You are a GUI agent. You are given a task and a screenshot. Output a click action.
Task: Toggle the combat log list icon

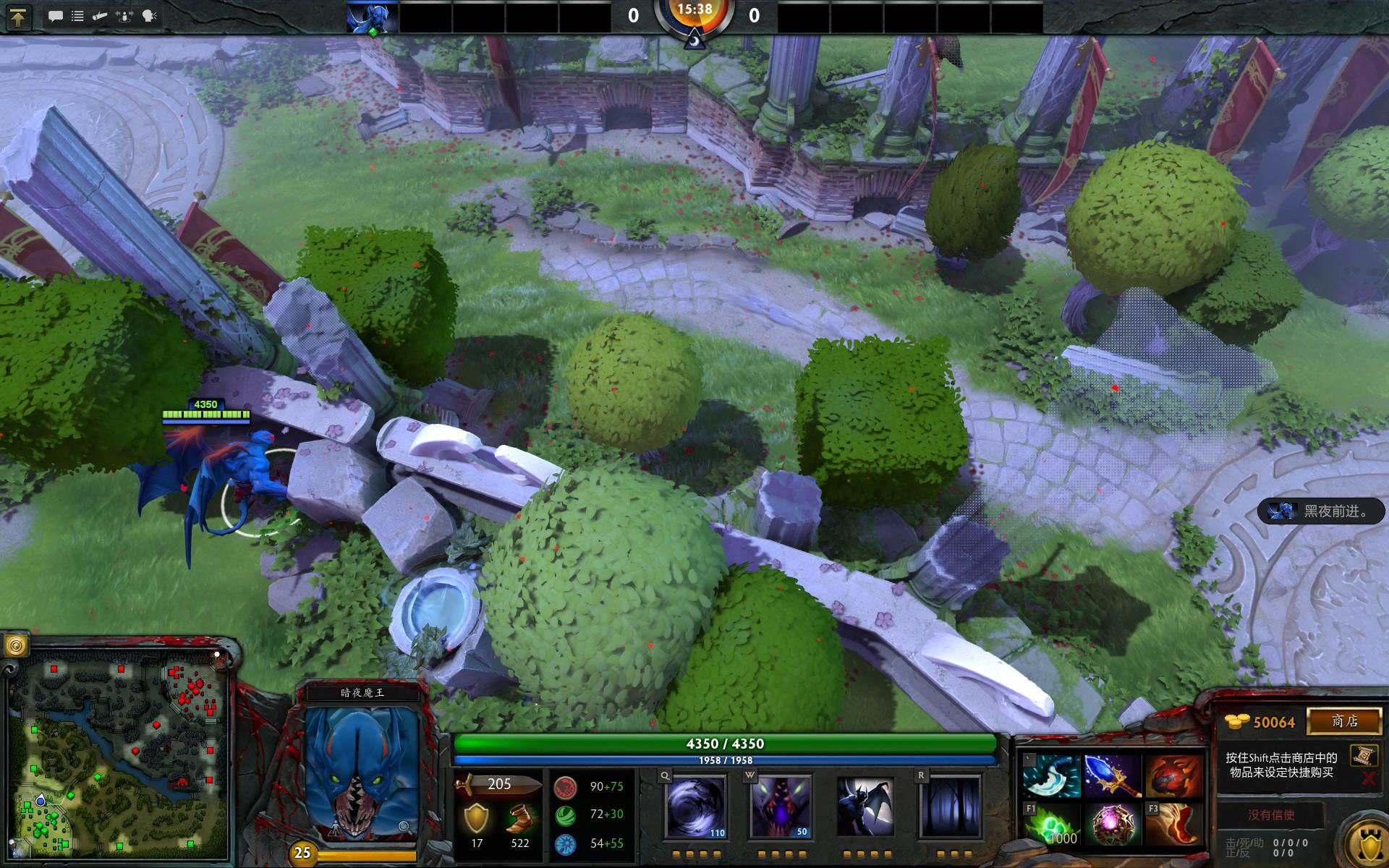point(77,16)
